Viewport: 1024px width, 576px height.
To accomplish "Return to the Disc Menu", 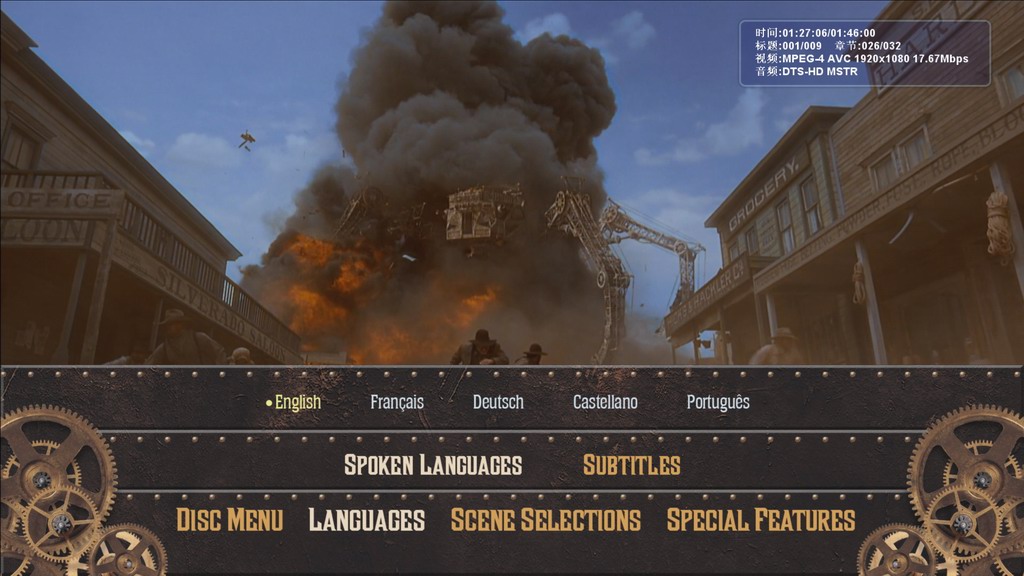I will pyautogui.click(x=229, y=520).
